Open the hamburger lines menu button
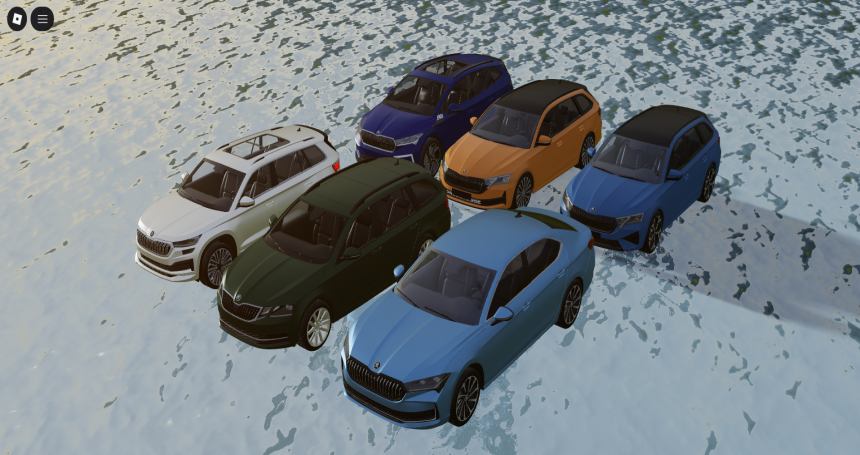 42,18
